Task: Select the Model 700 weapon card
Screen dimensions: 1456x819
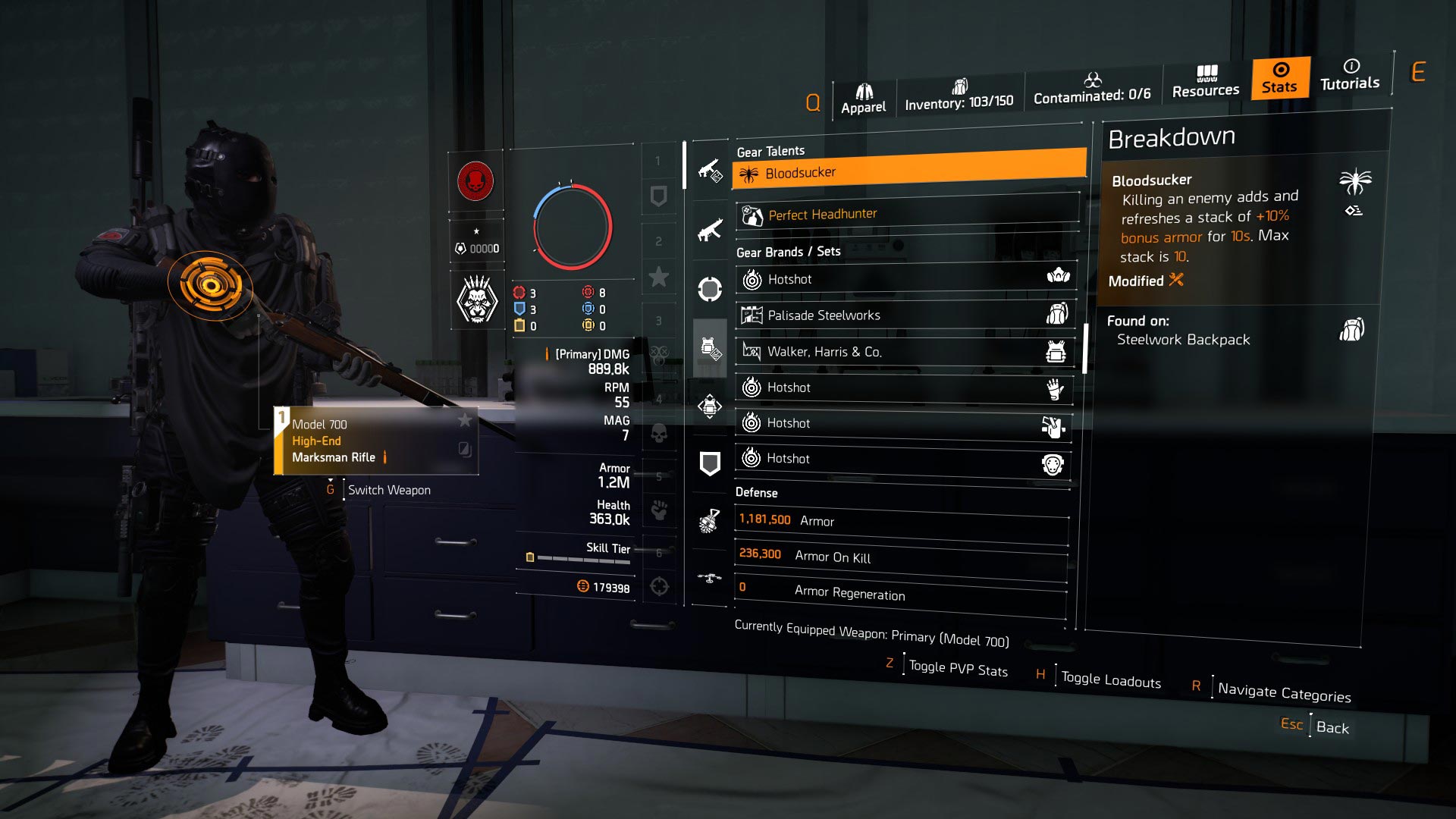Action: (x=376, y=441)
